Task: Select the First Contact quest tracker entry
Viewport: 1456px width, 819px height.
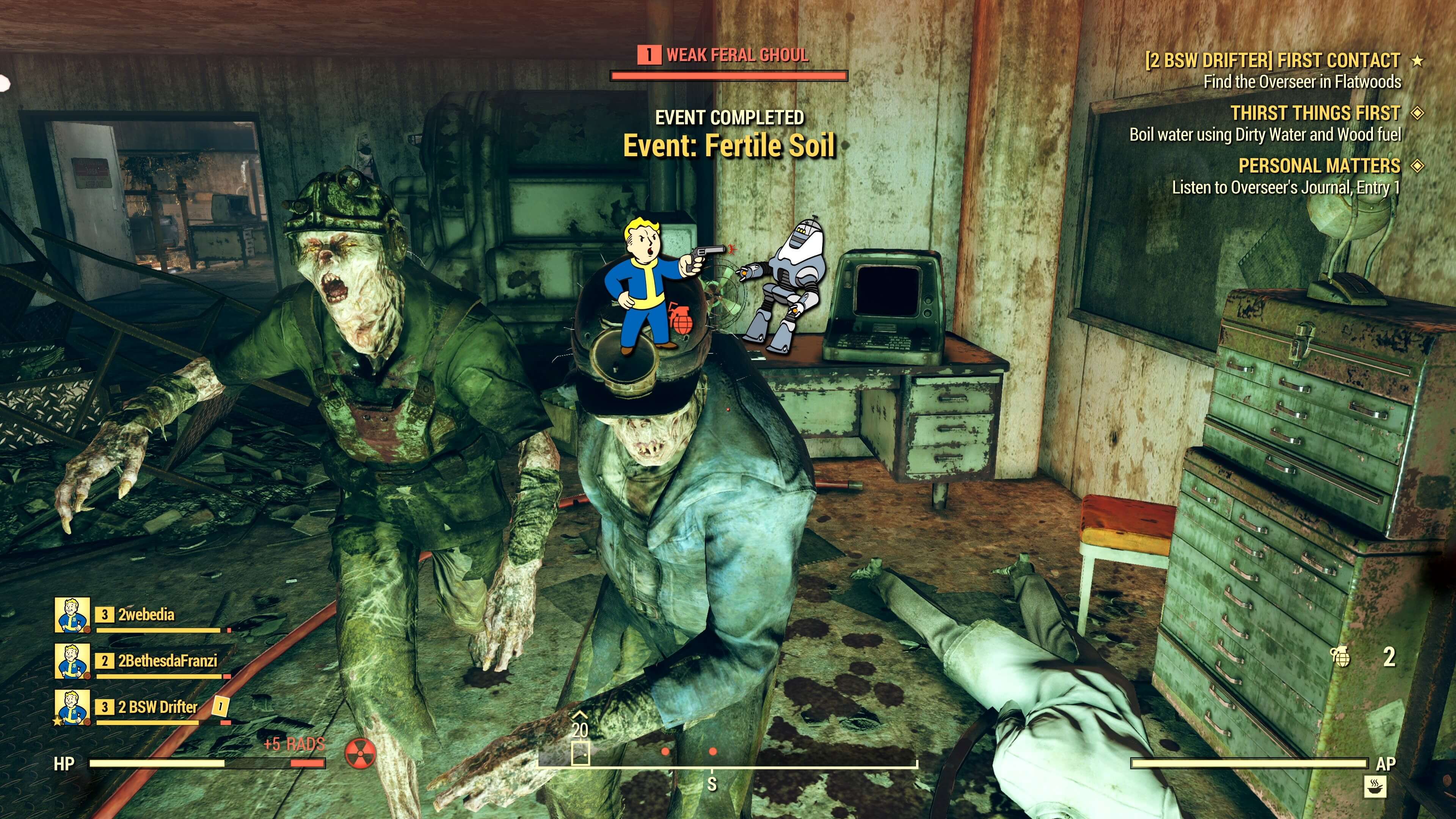Action: (1272, 61)
